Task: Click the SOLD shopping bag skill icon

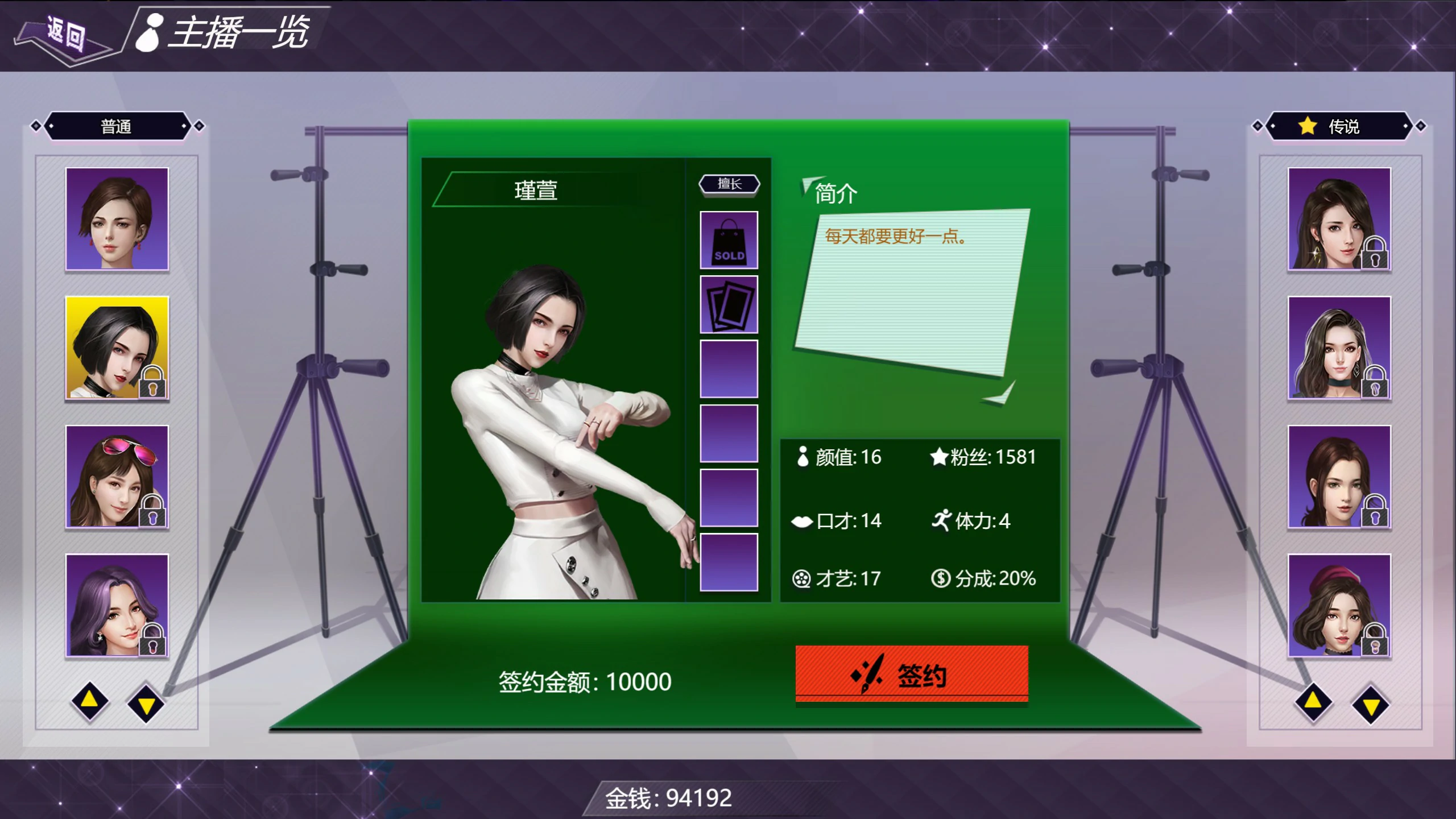Action: pyautogui.click(x=729, y=241)
